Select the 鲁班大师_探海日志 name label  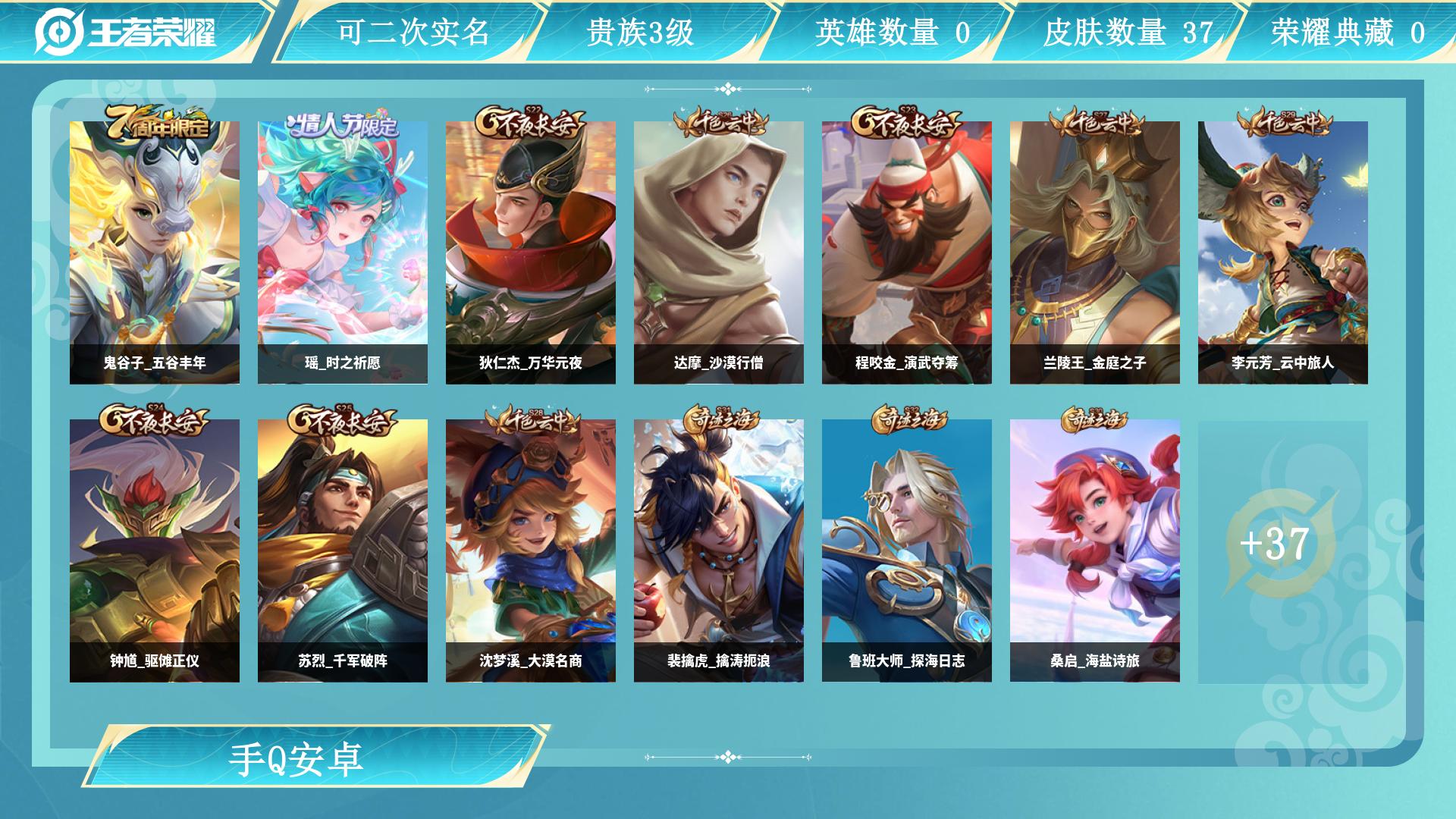(908, 661)
